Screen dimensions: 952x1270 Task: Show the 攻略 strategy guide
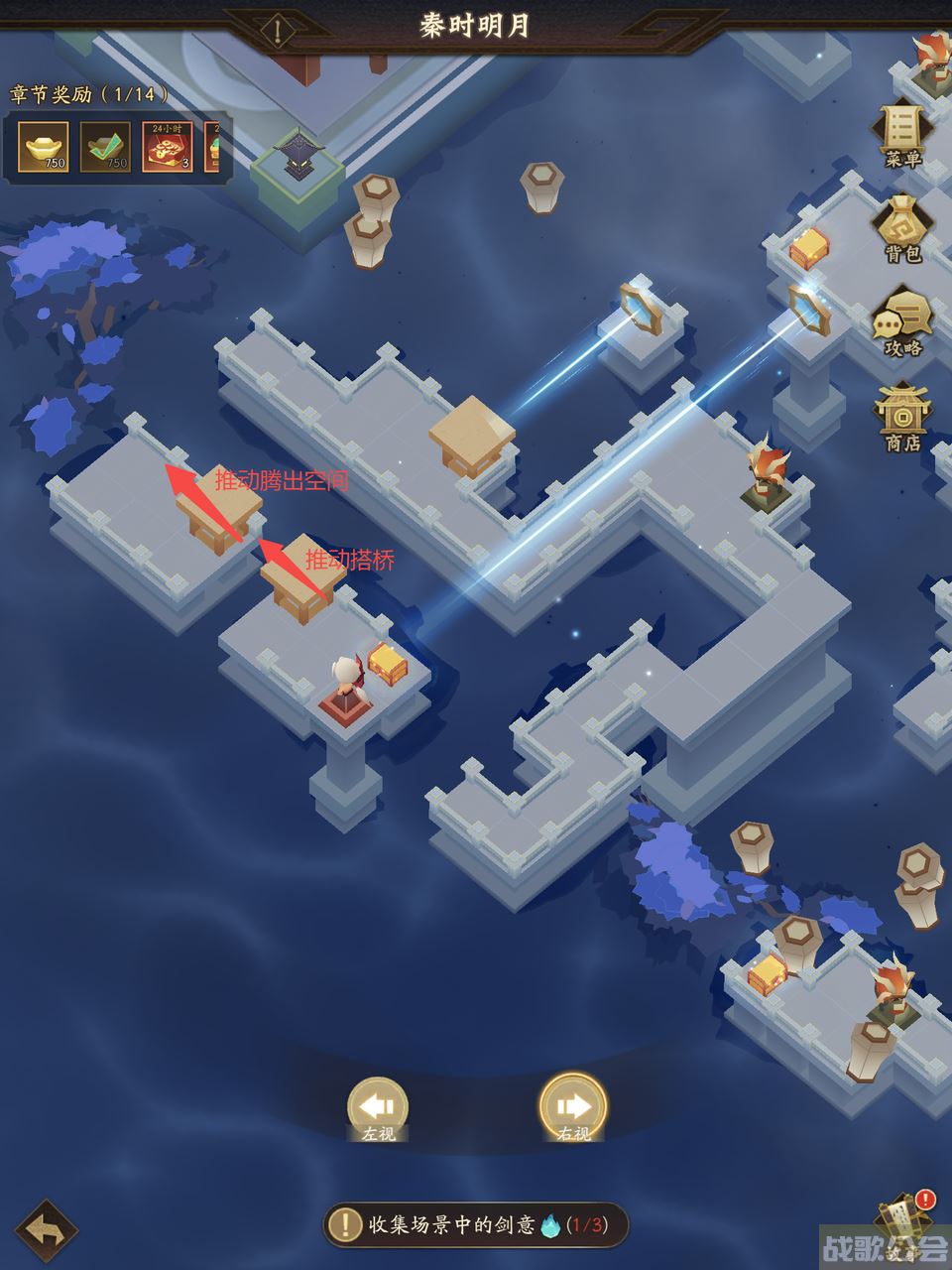coord(902,322)
